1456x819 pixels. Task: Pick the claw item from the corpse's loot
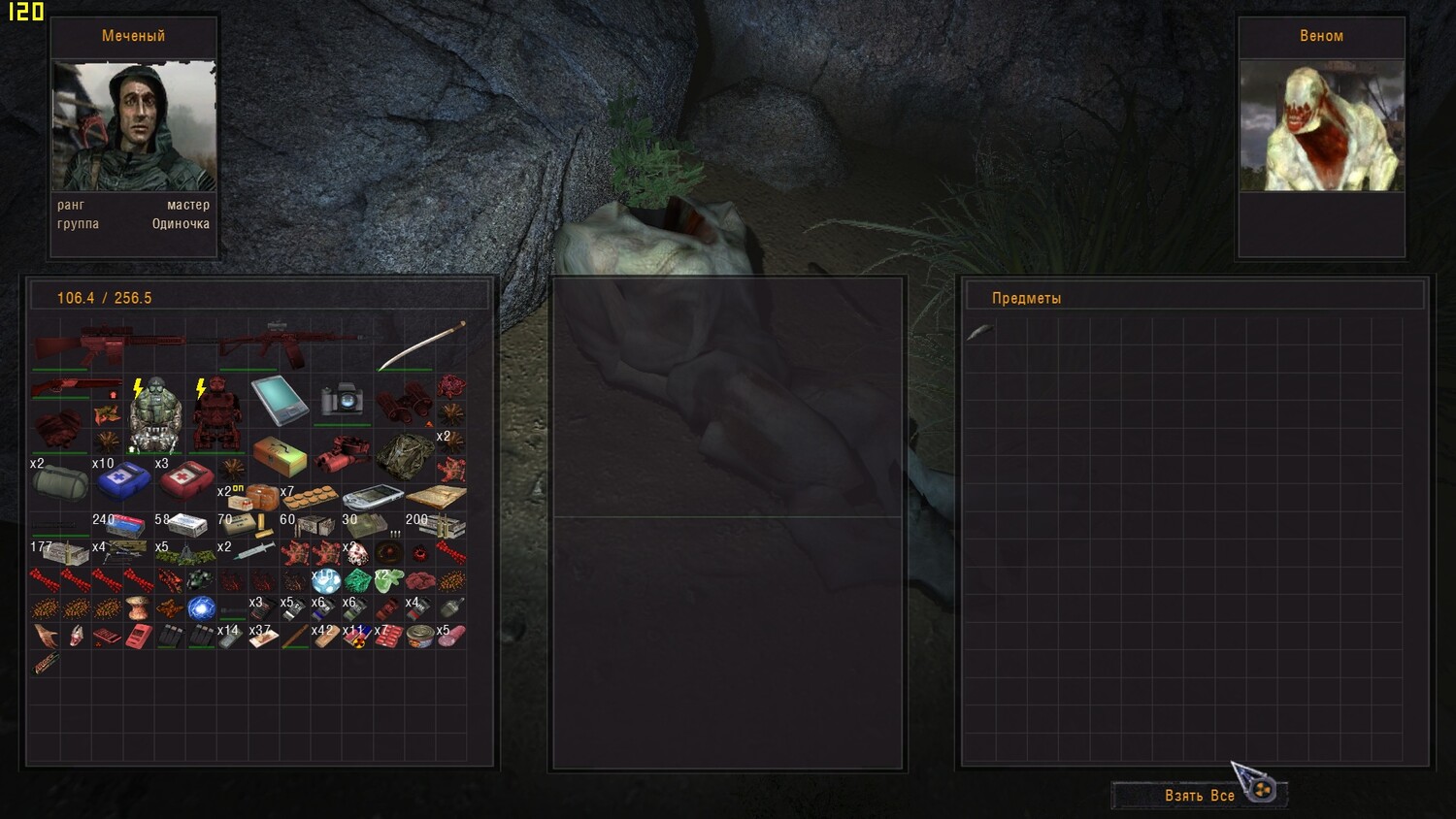point(979,333)
